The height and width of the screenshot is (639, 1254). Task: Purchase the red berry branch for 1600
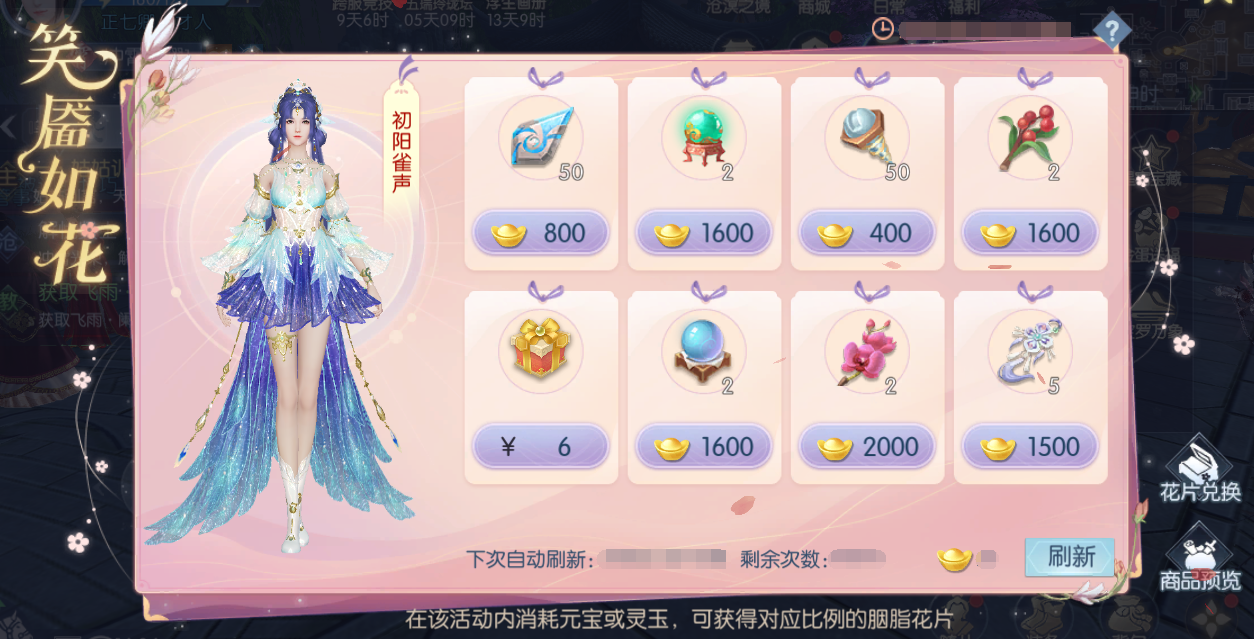tap(1029, 233)
